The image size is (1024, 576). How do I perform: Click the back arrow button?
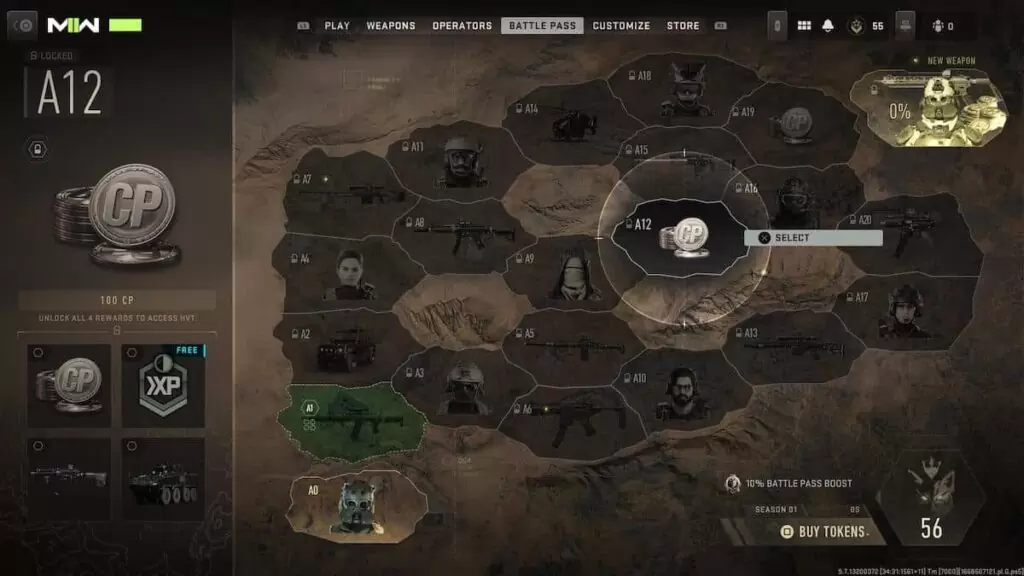[22, 25]
